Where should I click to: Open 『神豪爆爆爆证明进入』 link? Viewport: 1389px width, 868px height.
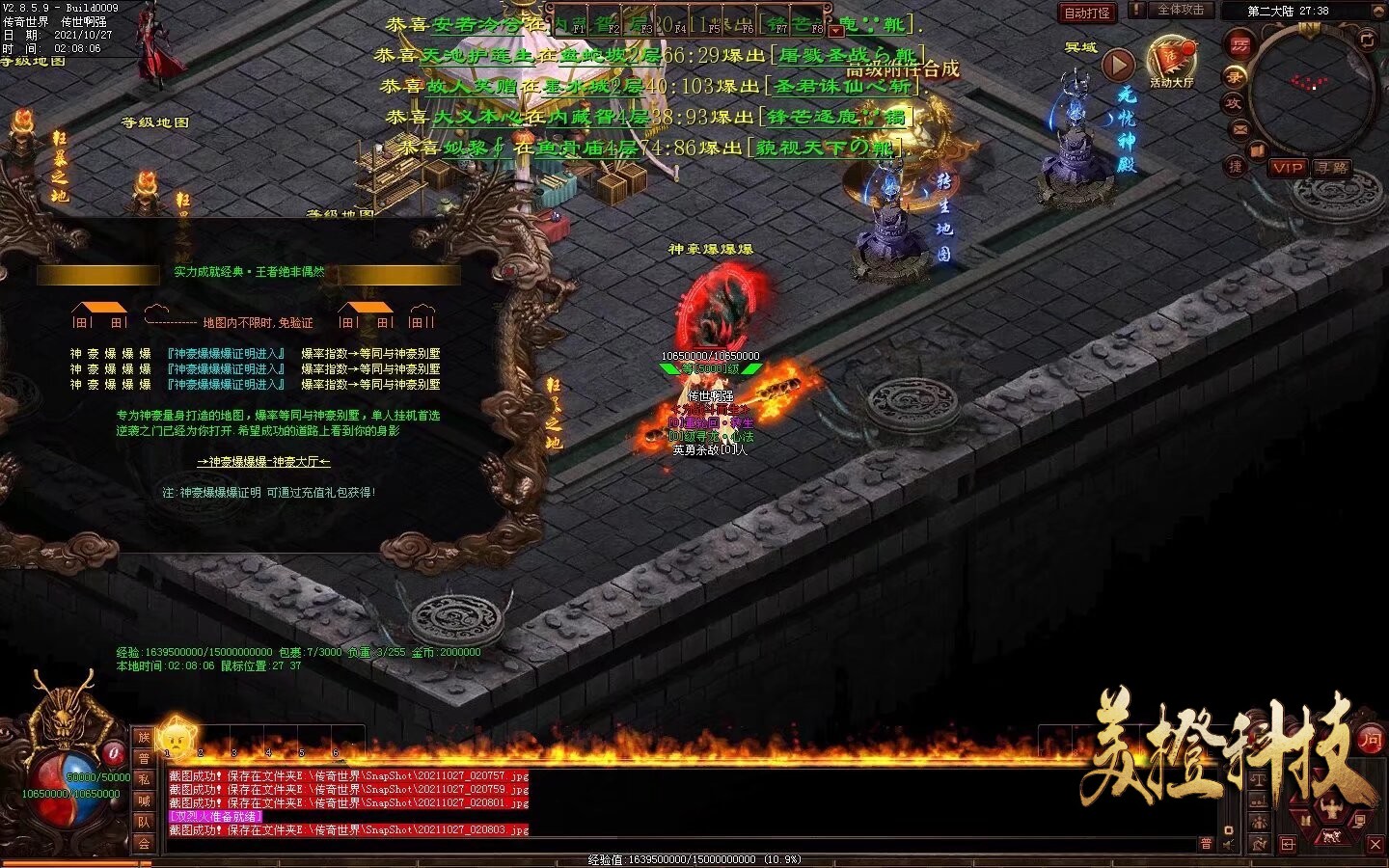pyautogui.click(x=224, y=351)
